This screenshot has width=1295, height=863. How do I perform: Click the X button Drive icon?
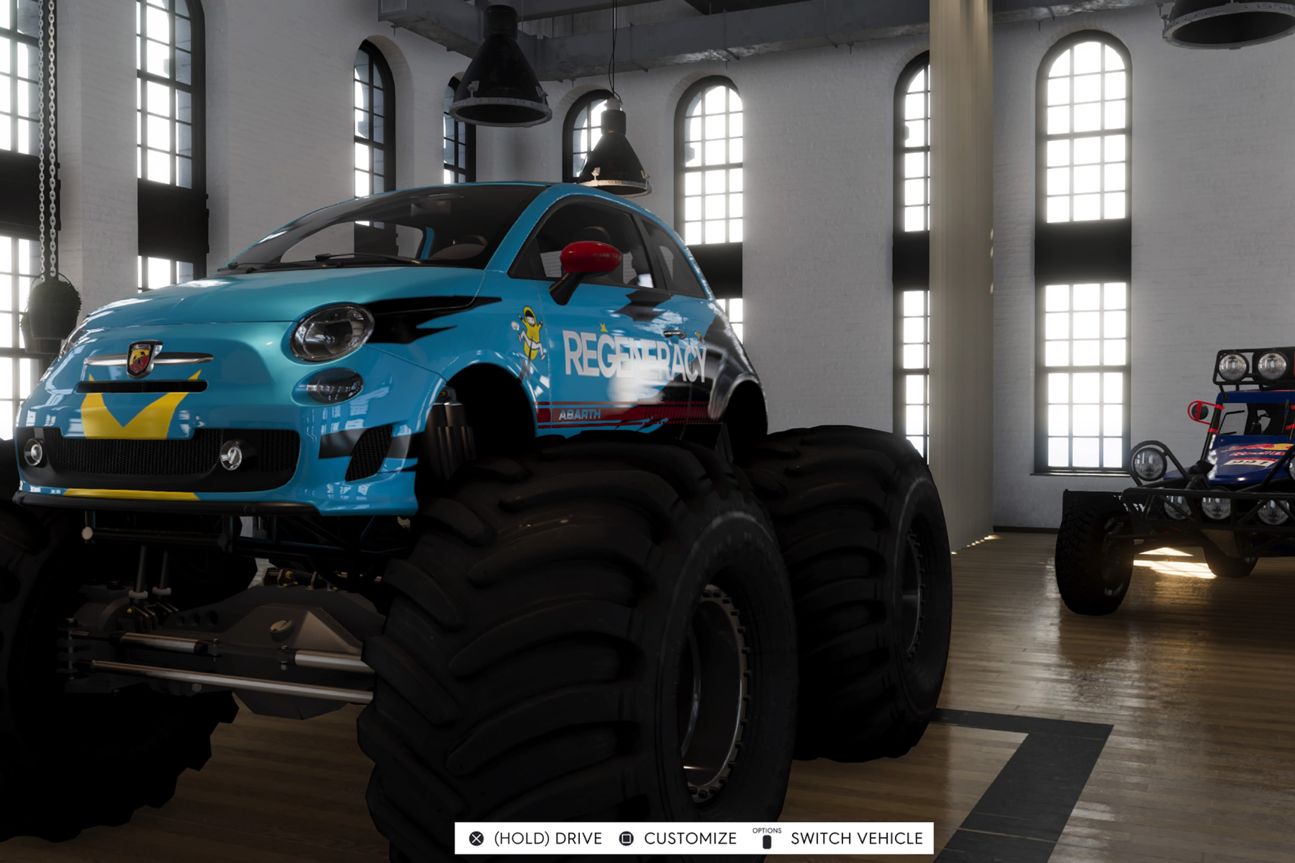tap(478, 839)
